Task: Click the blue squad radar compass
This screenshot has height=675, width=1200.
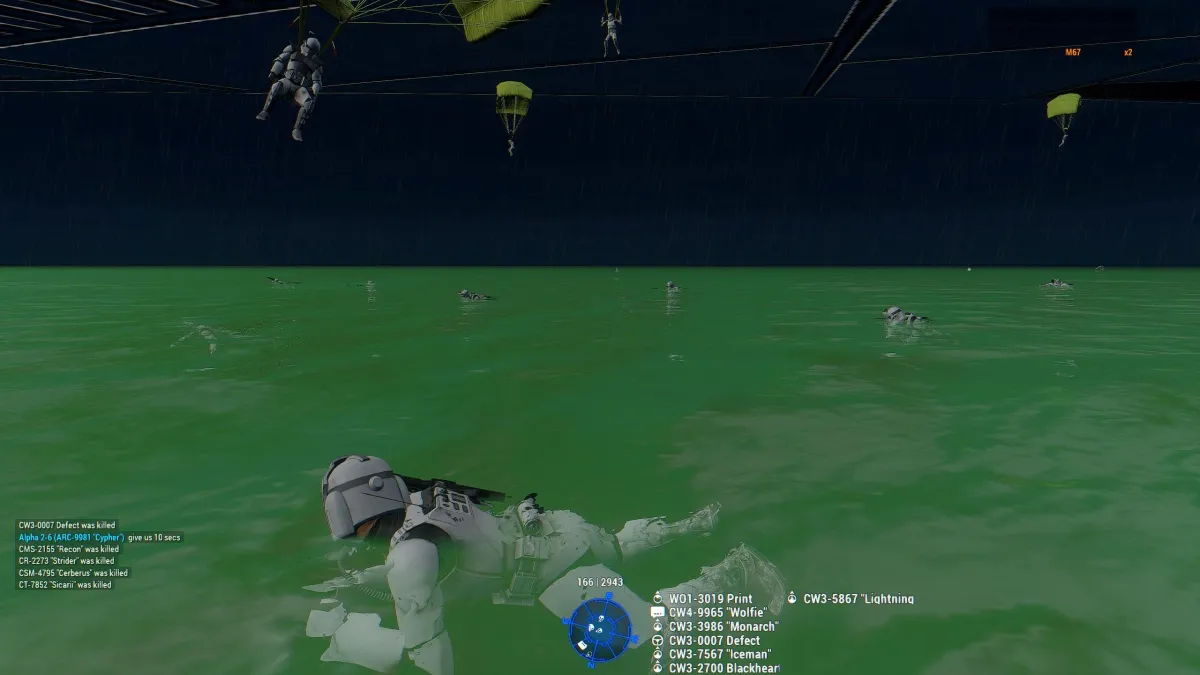Action: (x=600, y=630)
